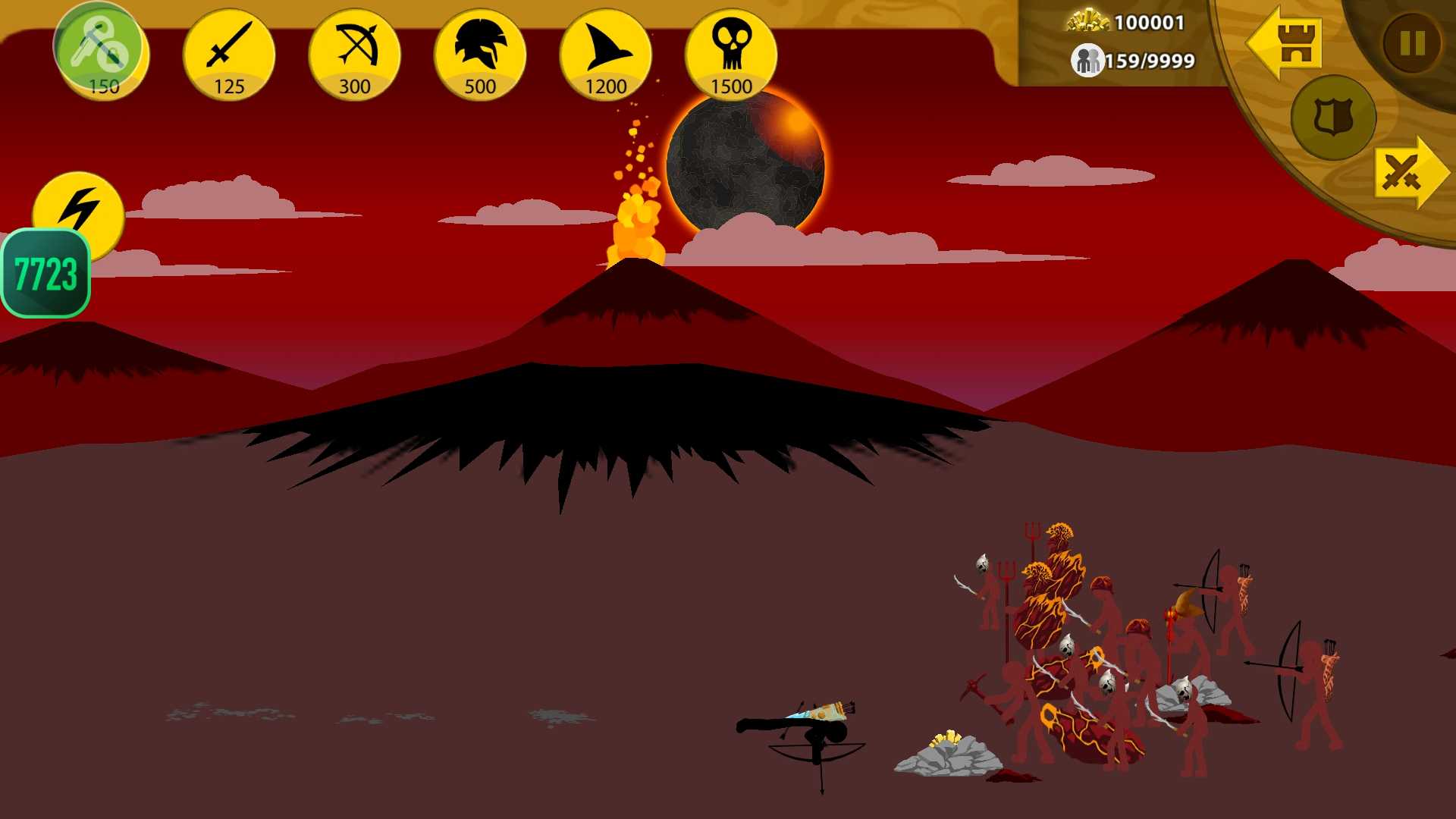Open the green 7723 overlay badge
Viewport: 1456px width, 819px height.
pyautogui.click(x=45, y=274)
